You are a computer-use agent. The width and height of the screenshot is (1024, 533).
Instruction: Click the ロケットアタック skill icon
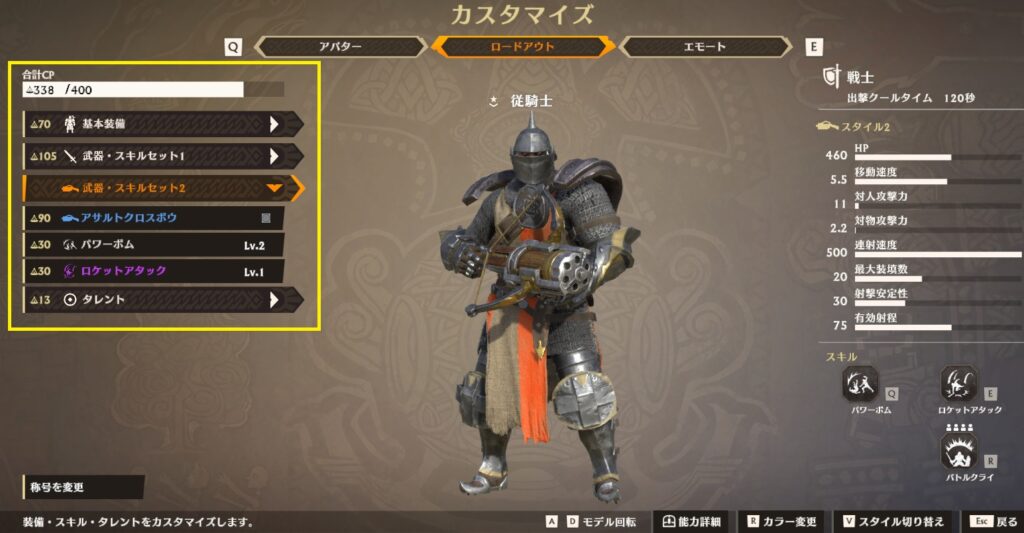pos(959,384)
